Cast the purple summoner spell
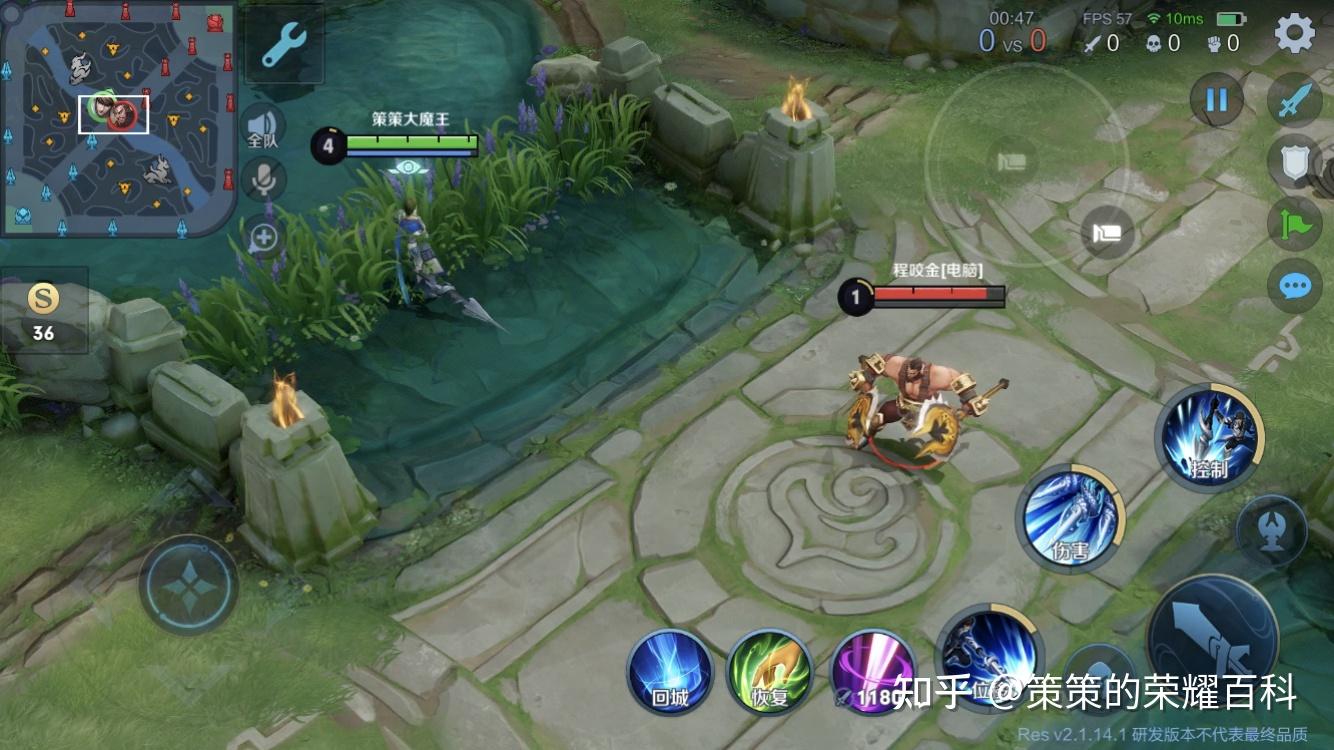The width and height of the screenshot is (1334, 750). point(872,671)
